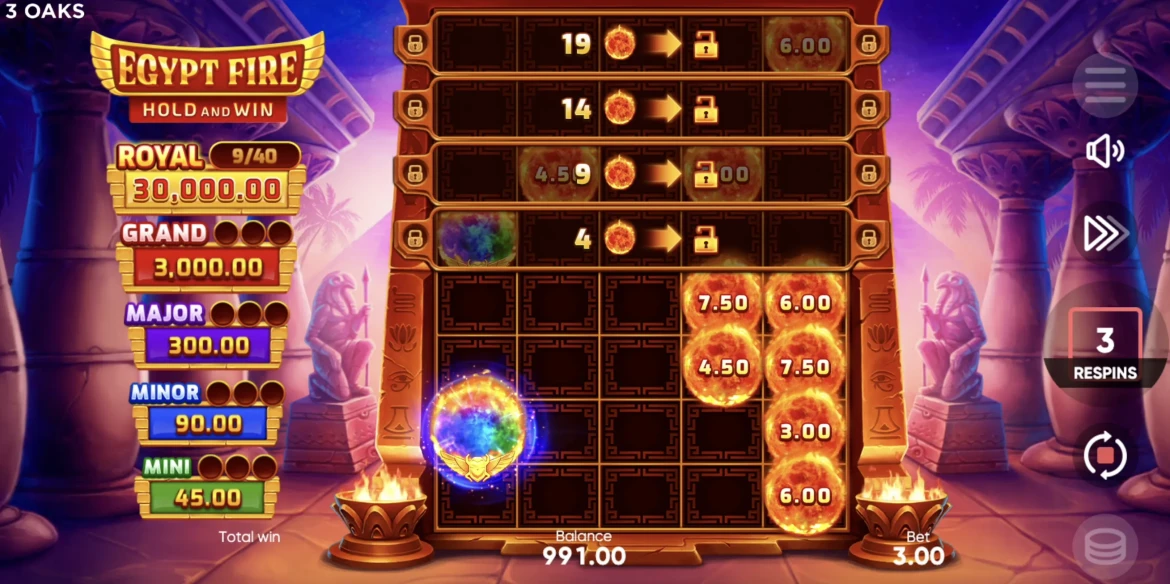Activate the turbo fast-forward button
The width and height of the screenshot is (1170, 584).
[1105, 234]
